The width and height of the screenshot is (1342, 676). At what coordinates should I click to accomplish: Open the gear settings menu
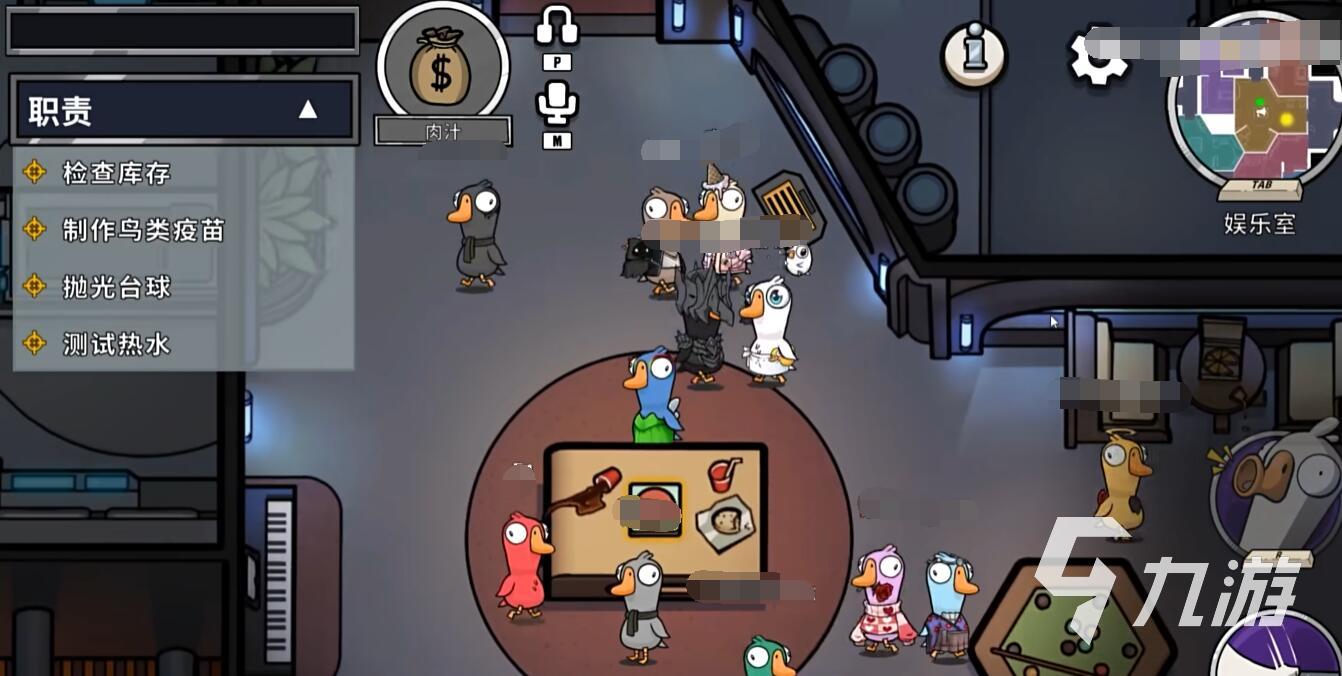pyautogui.click(x=1096, y=56)
